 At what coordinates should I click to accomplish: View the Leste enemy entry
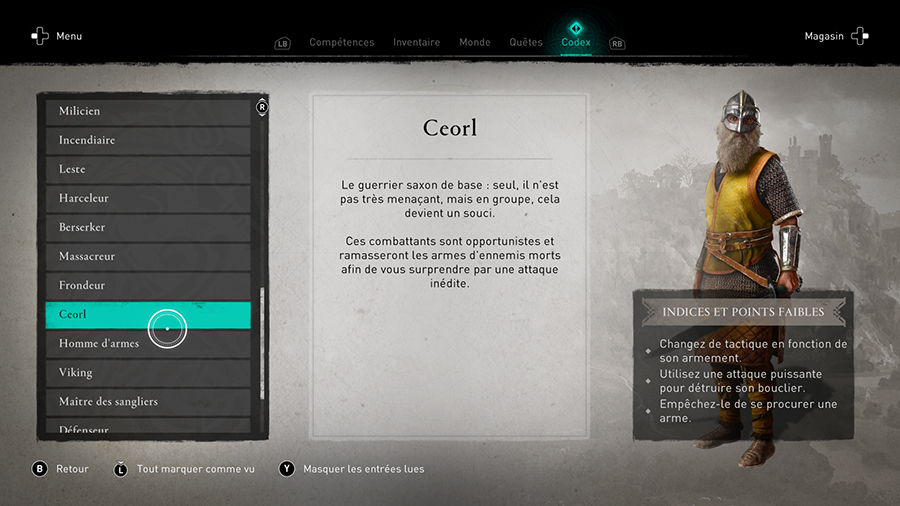click(x=148, y=169)
